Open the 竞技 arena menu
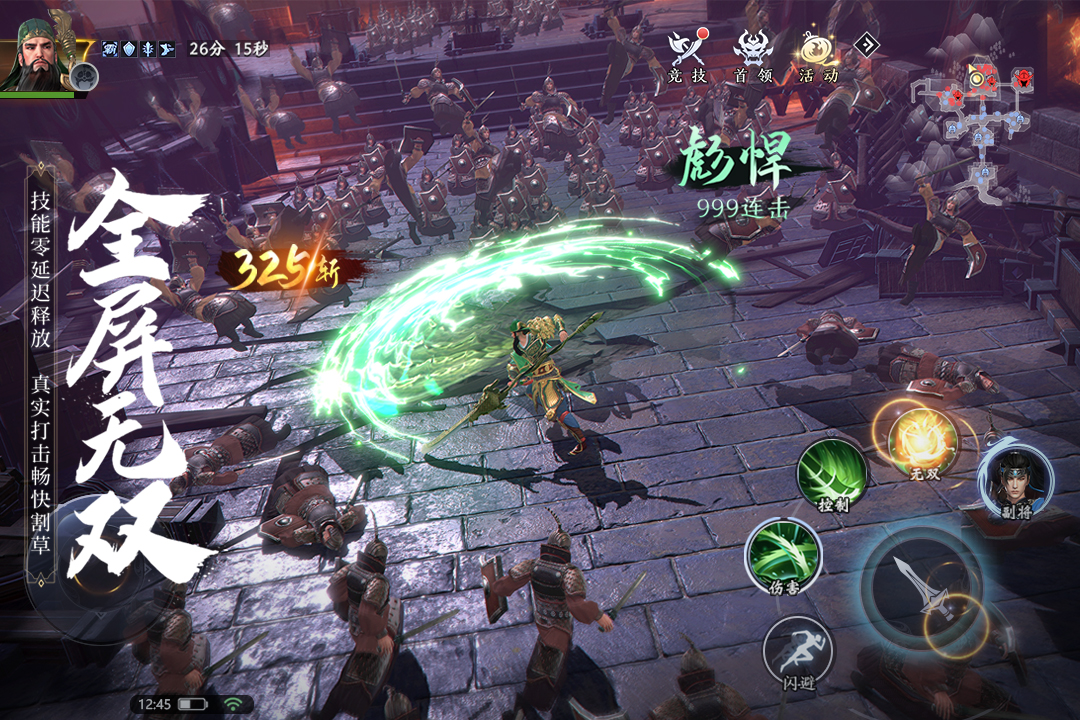The image size is (1080, 720). (689, 55)
